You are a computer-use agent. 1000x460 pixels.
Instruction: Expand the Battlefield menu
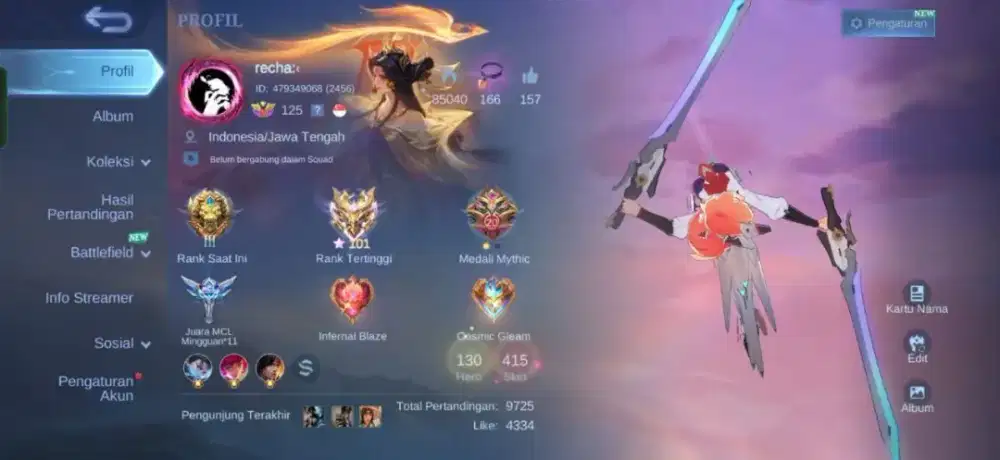coord(110,253)
